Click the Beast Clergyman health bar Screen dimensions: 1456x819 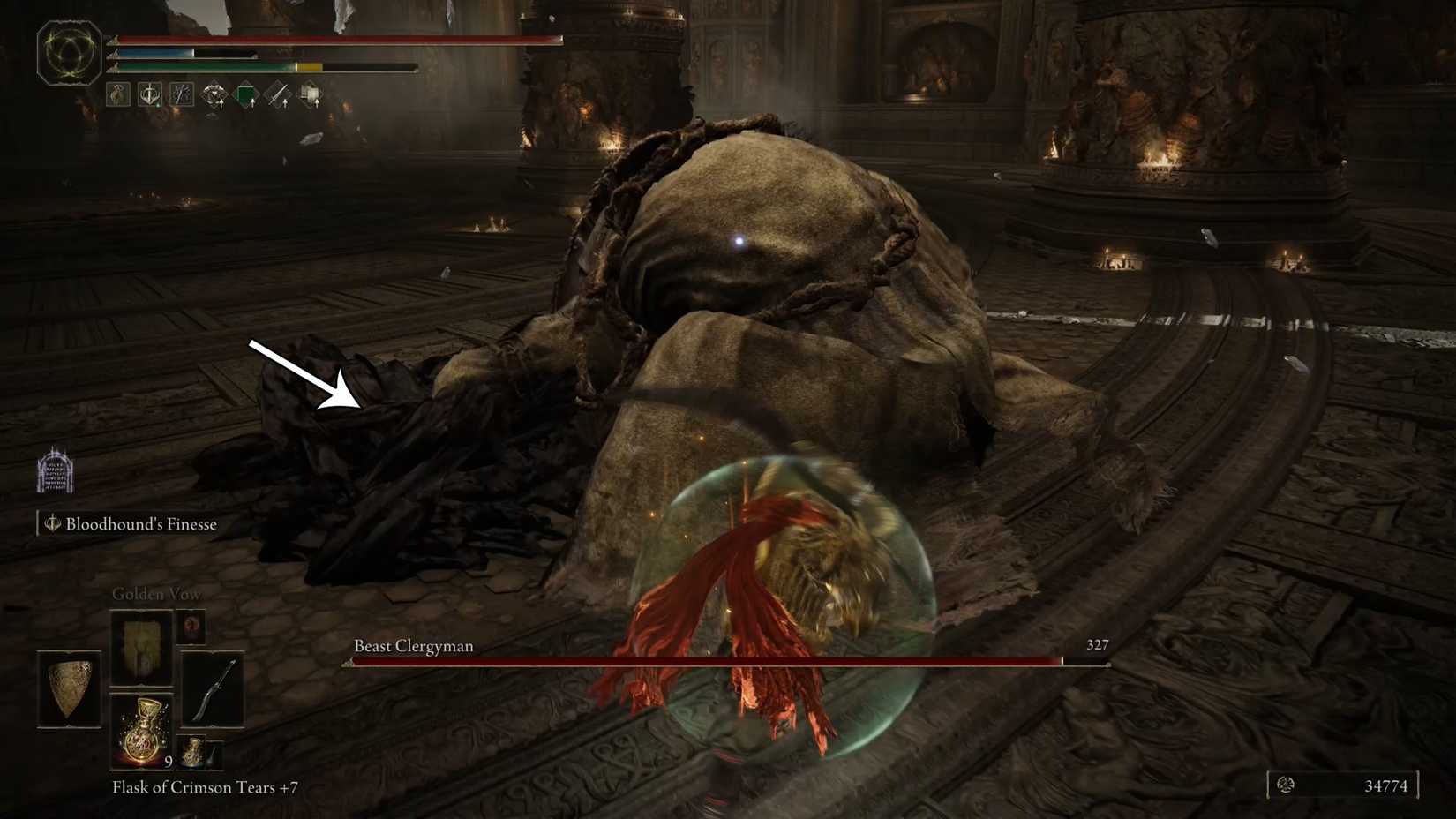coord(706,660)
